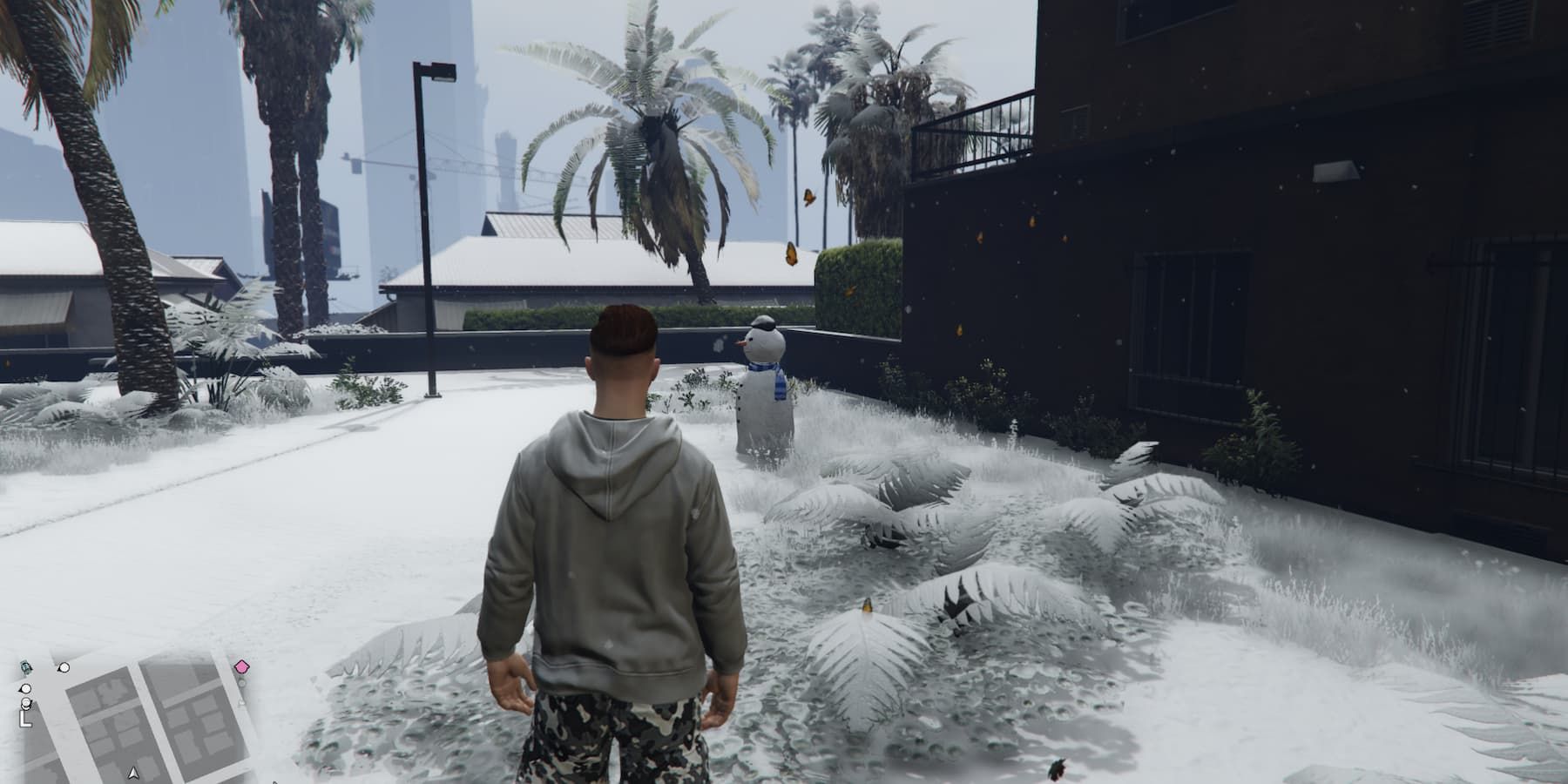Click the stacked player blips on minimap left
This screenshot has width=1568, height=784.
click(25, 702)
